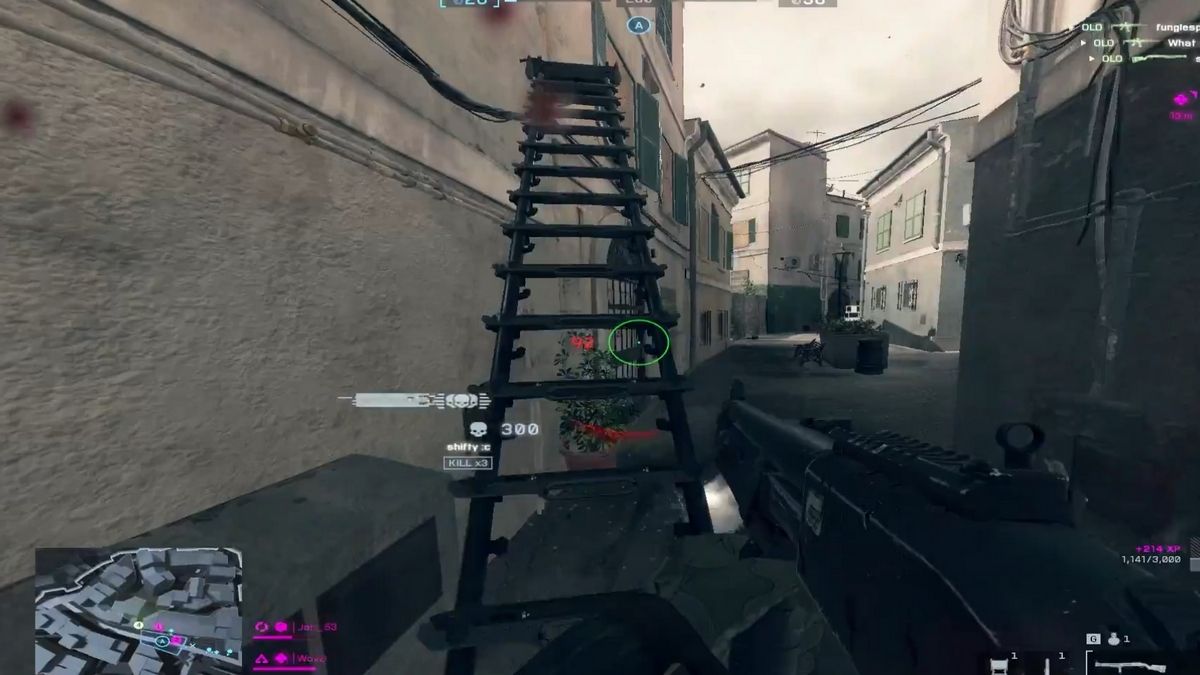Click the objective A marker at top
1200x675 pixels.
(639, 25)
